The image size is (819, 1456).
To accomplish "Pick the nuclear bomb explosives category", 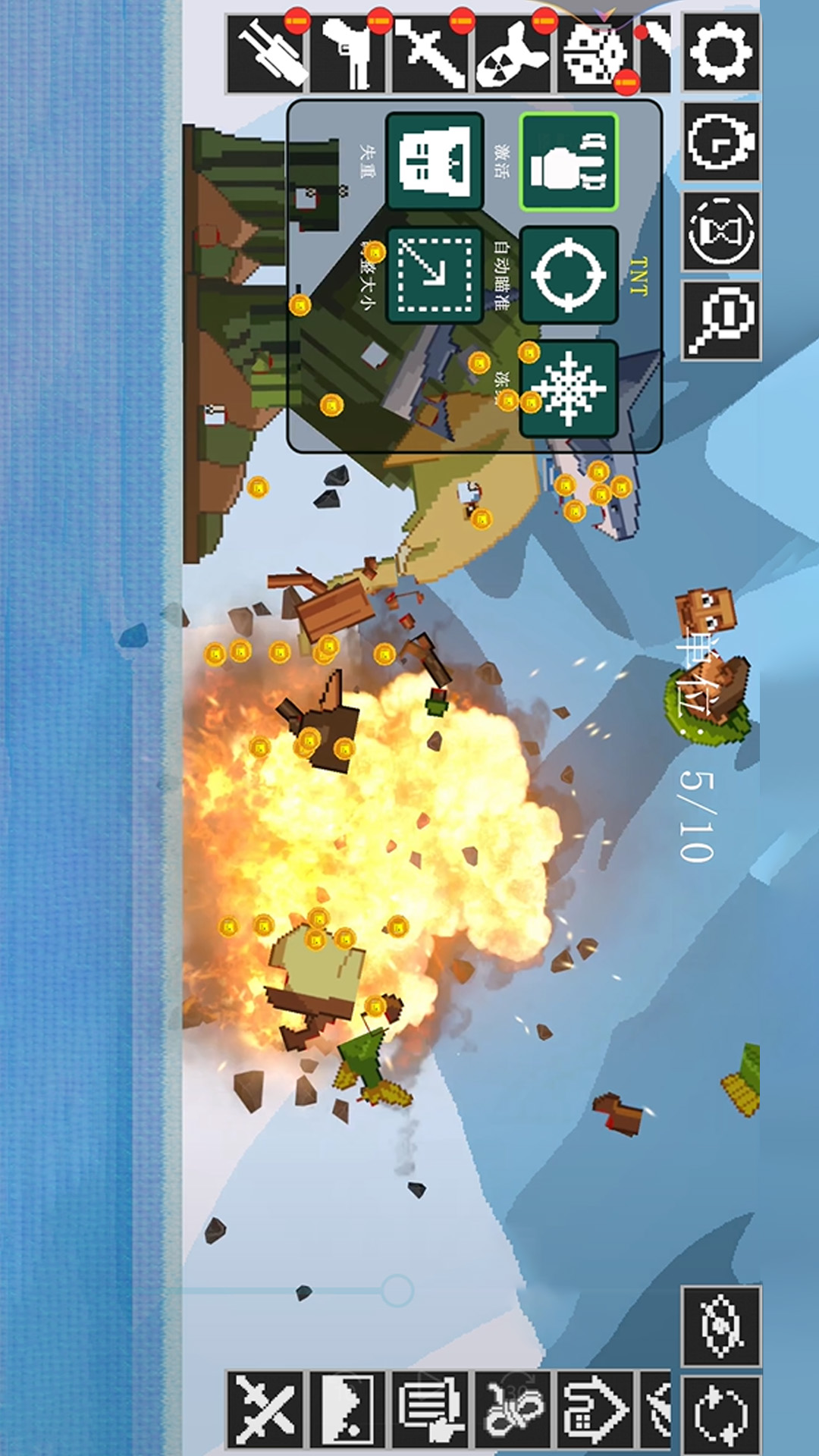I will point(513,55).
